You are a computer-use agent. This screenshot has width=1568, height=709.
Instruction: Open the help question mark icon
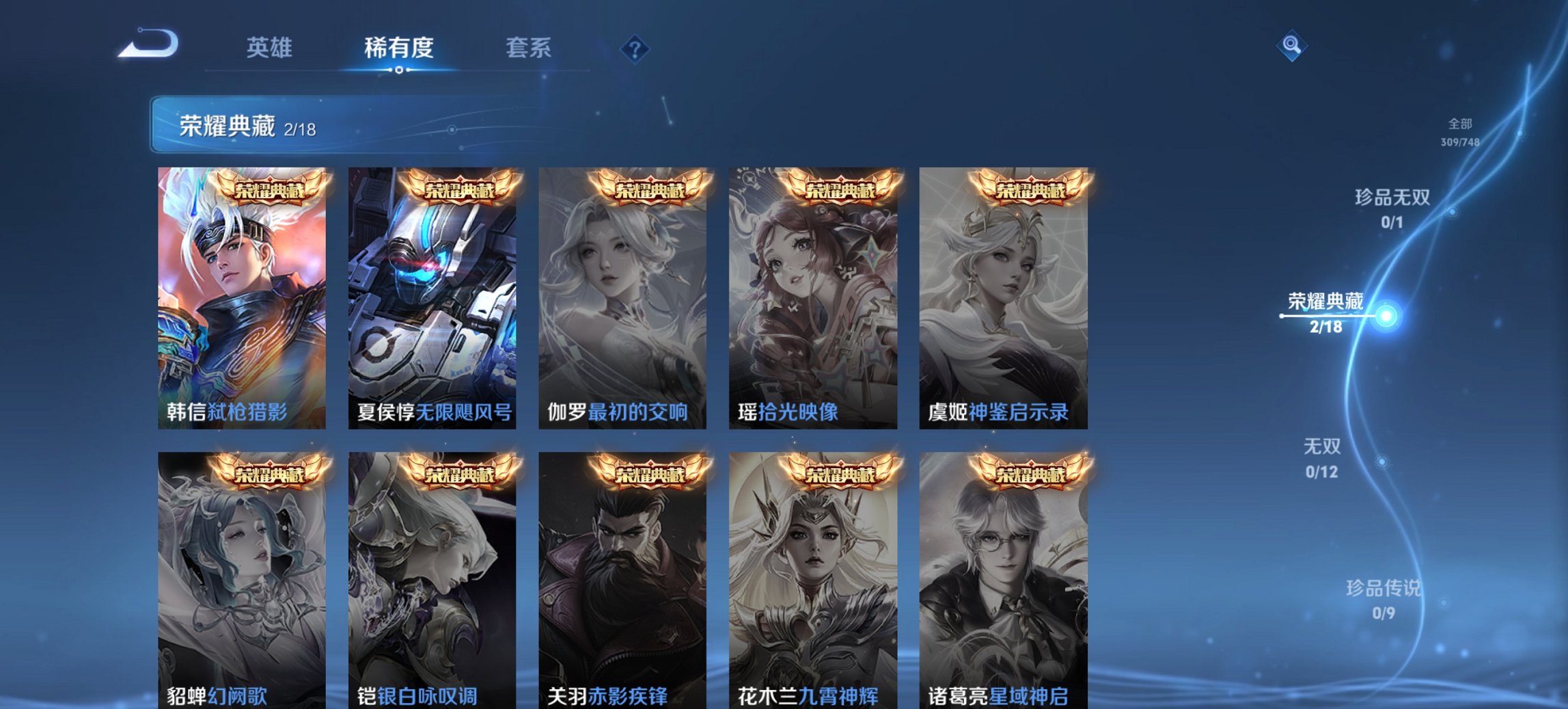click(632, 48)
